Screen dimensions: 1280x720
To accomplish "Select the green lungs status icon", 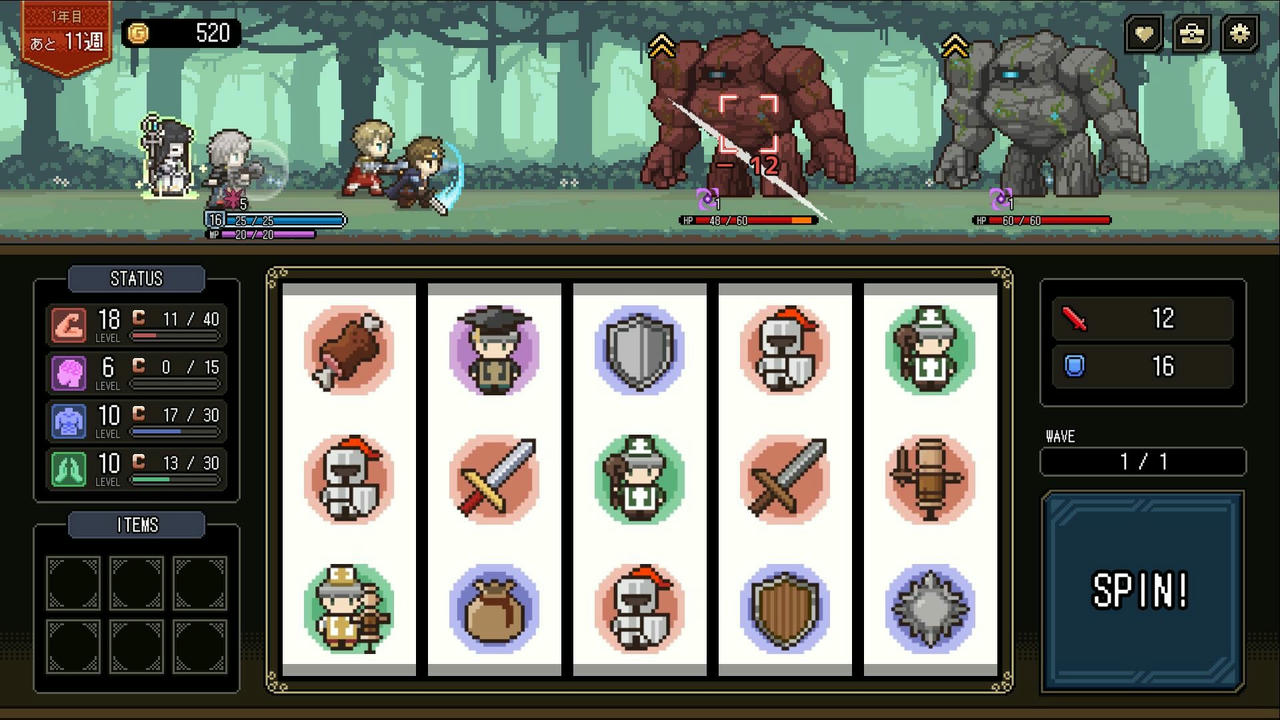I will pos(70,463).
